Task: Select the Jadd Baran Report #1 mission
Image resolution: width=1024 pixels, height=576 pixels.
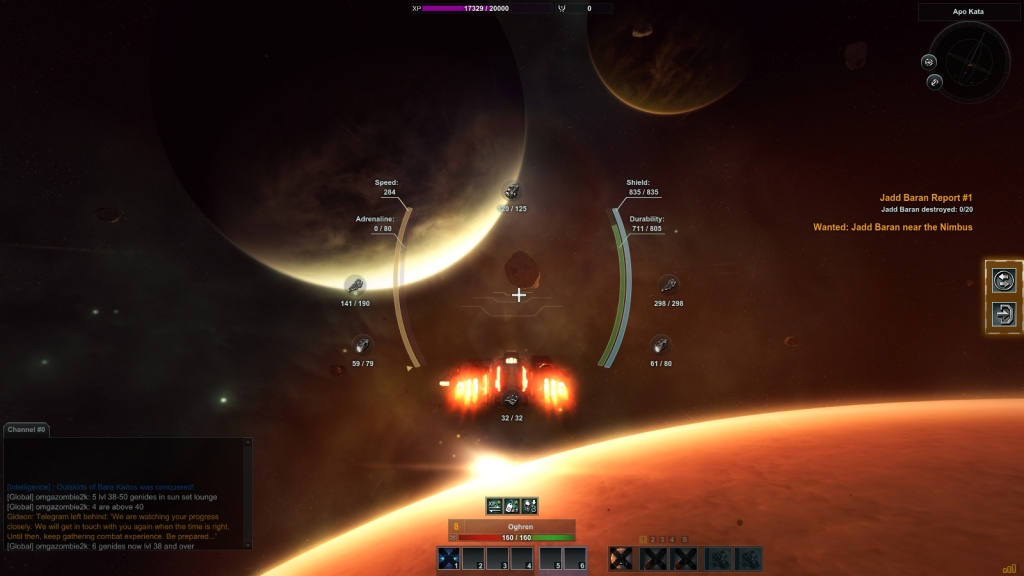Action: 925,198
